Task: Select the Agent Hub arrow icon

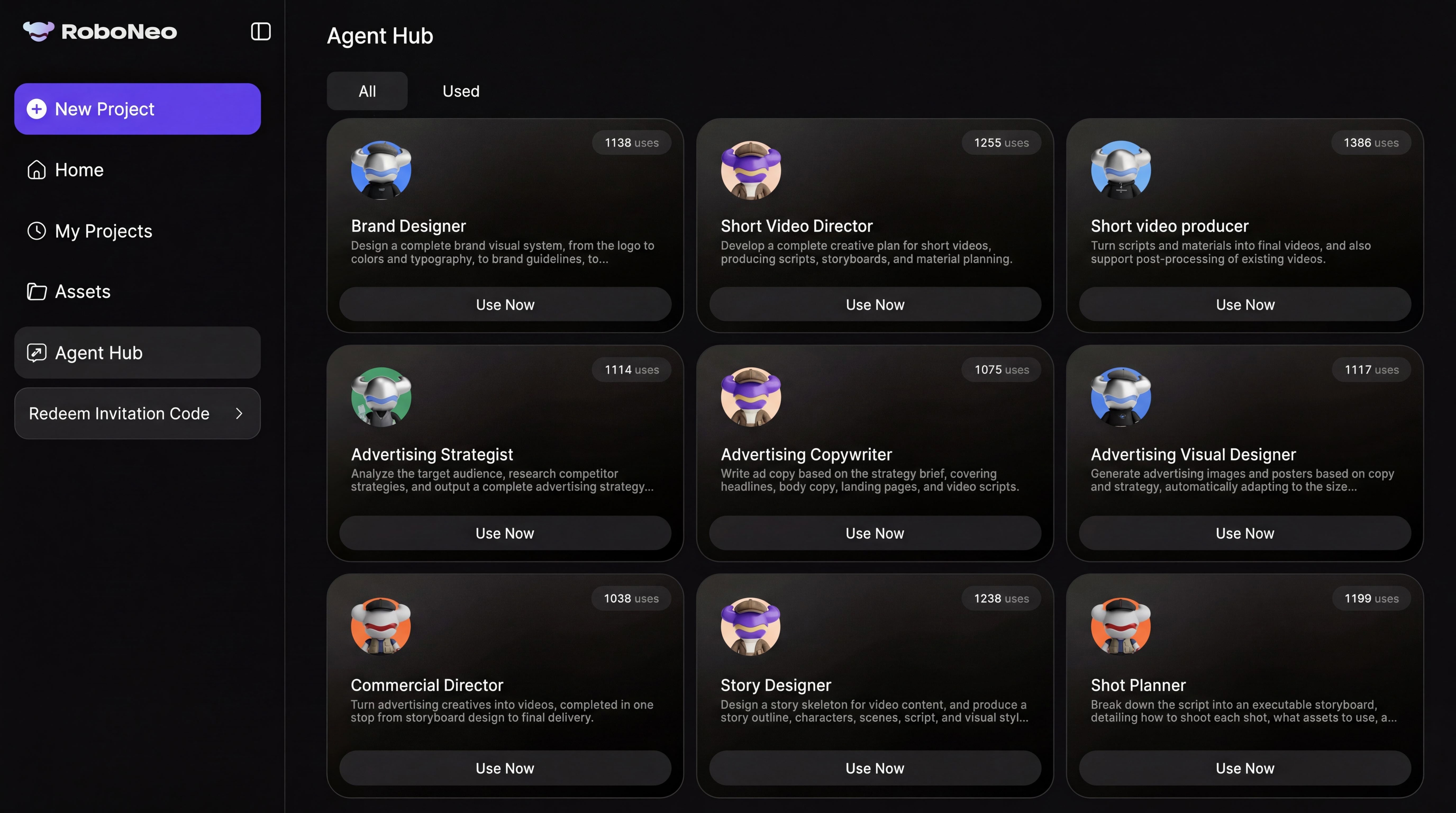Action: pos(36,352)
